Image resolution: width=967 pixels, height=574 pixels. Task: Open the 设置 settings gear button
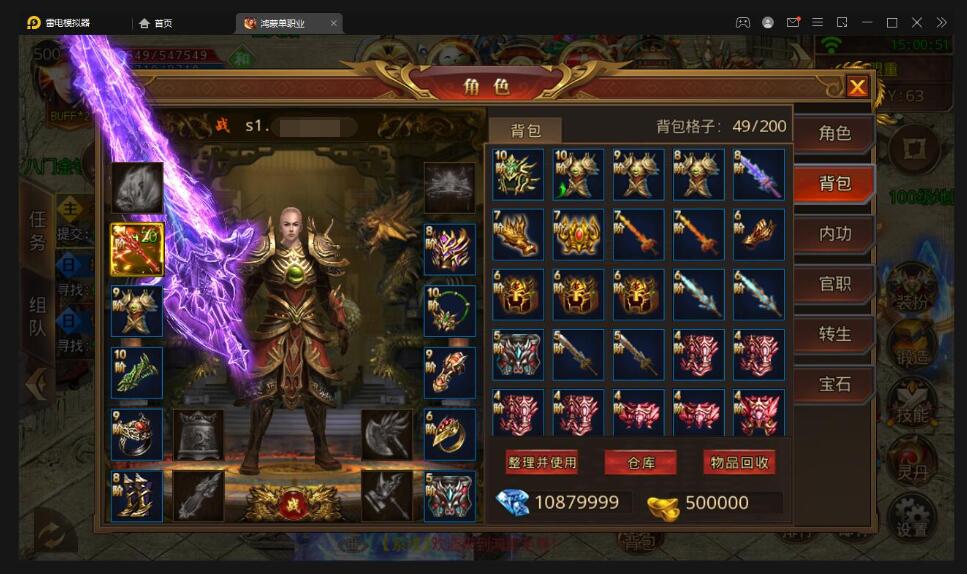(911, 515)
